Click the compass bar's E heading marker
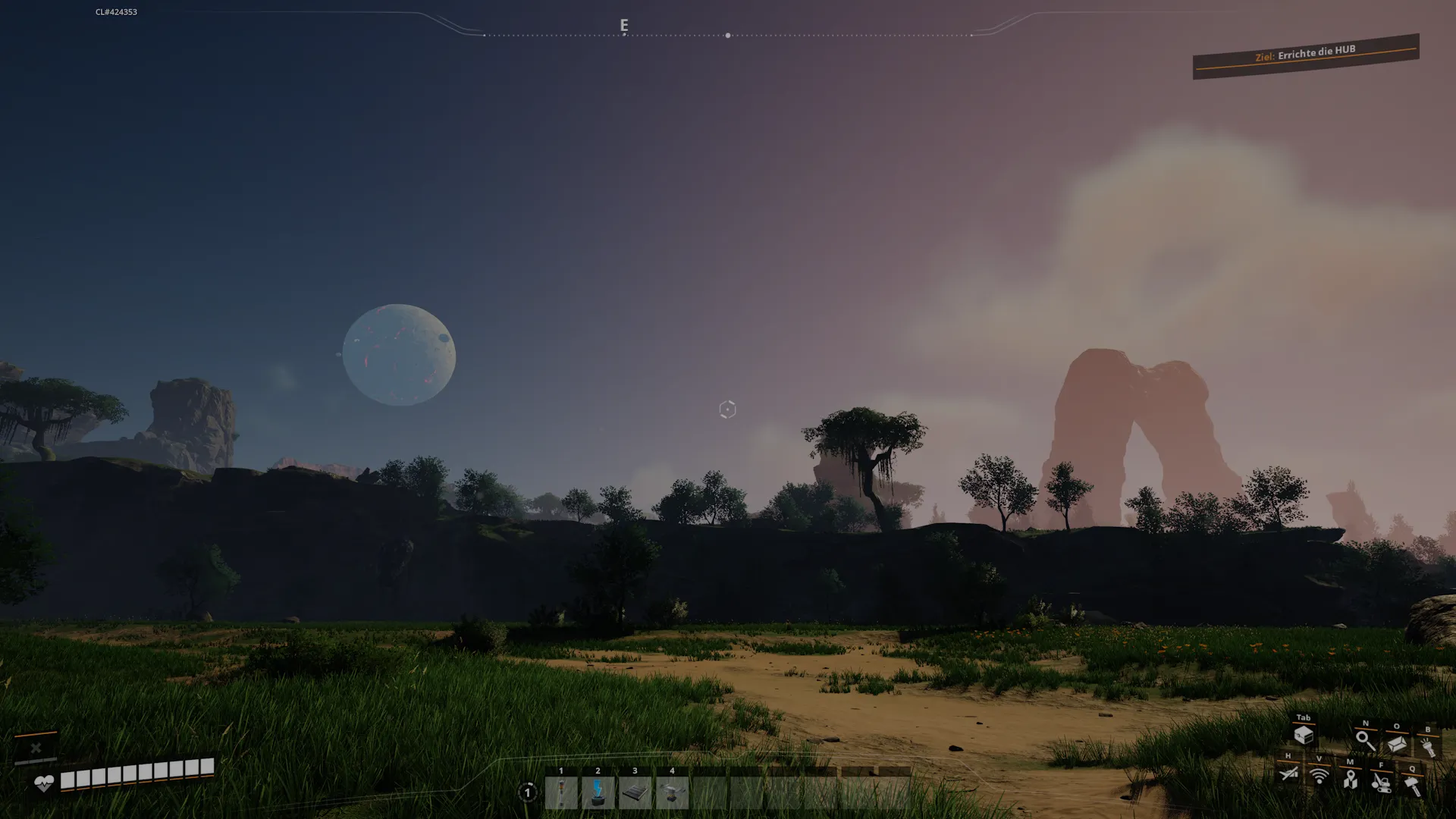Screen dimensions: 1456x819 tap(624, 26)
